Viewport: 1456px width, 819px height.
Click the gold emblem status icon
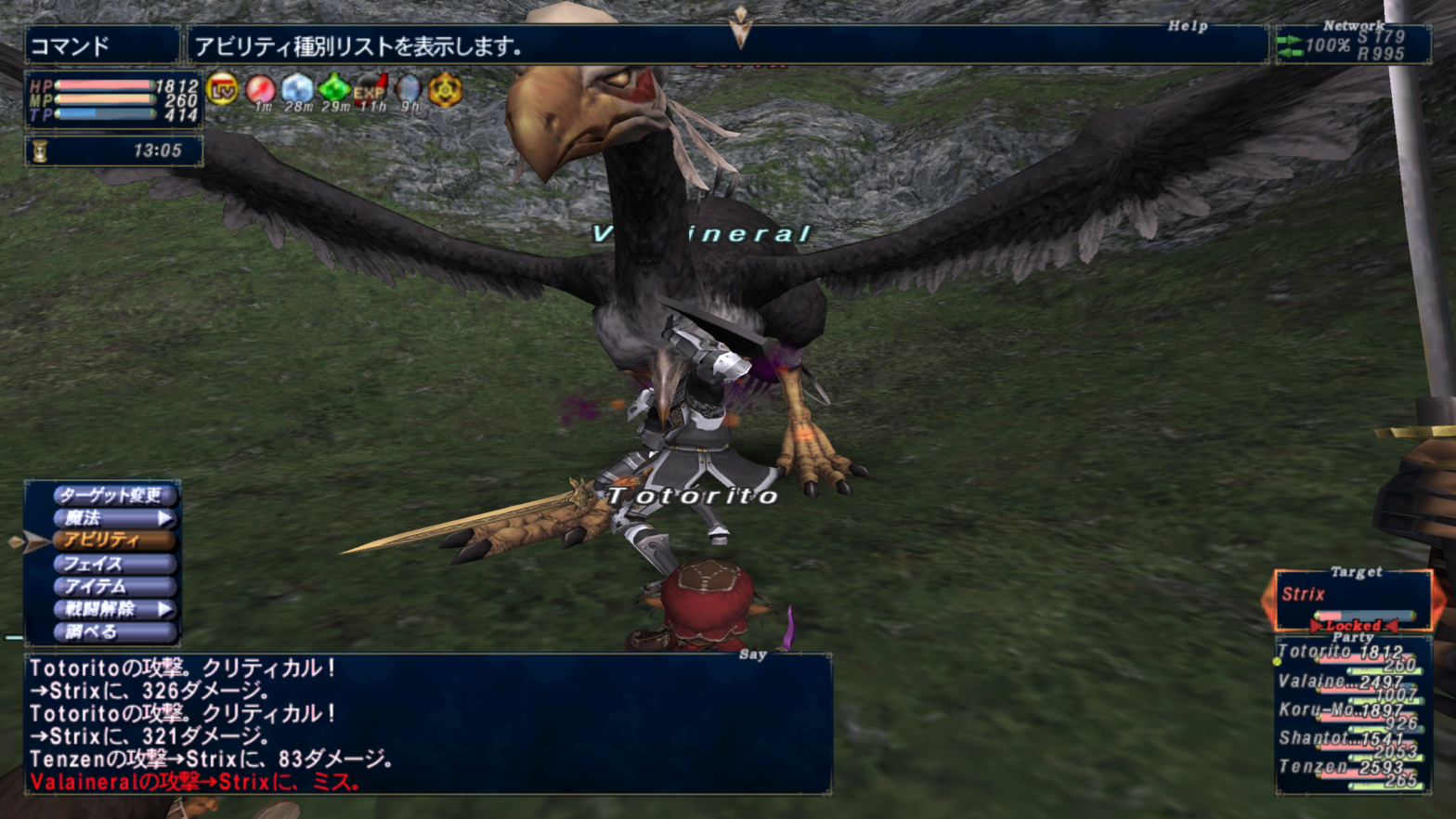point(445,90)
